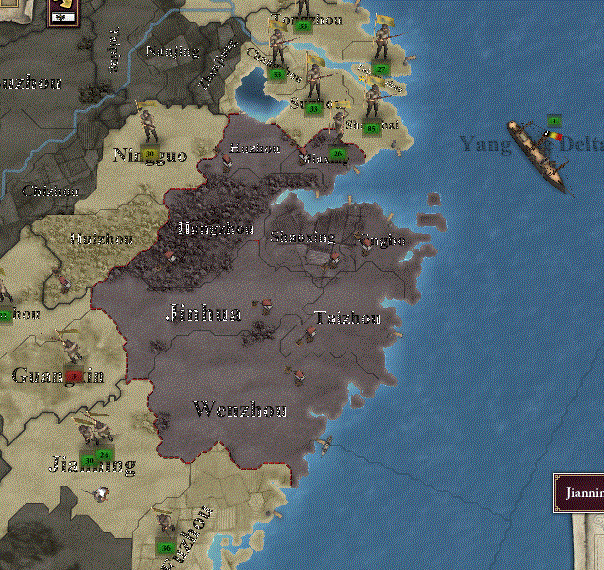604x570 pixels.
Task: Choose the army counter labeled 30
Action: (90, 458)
